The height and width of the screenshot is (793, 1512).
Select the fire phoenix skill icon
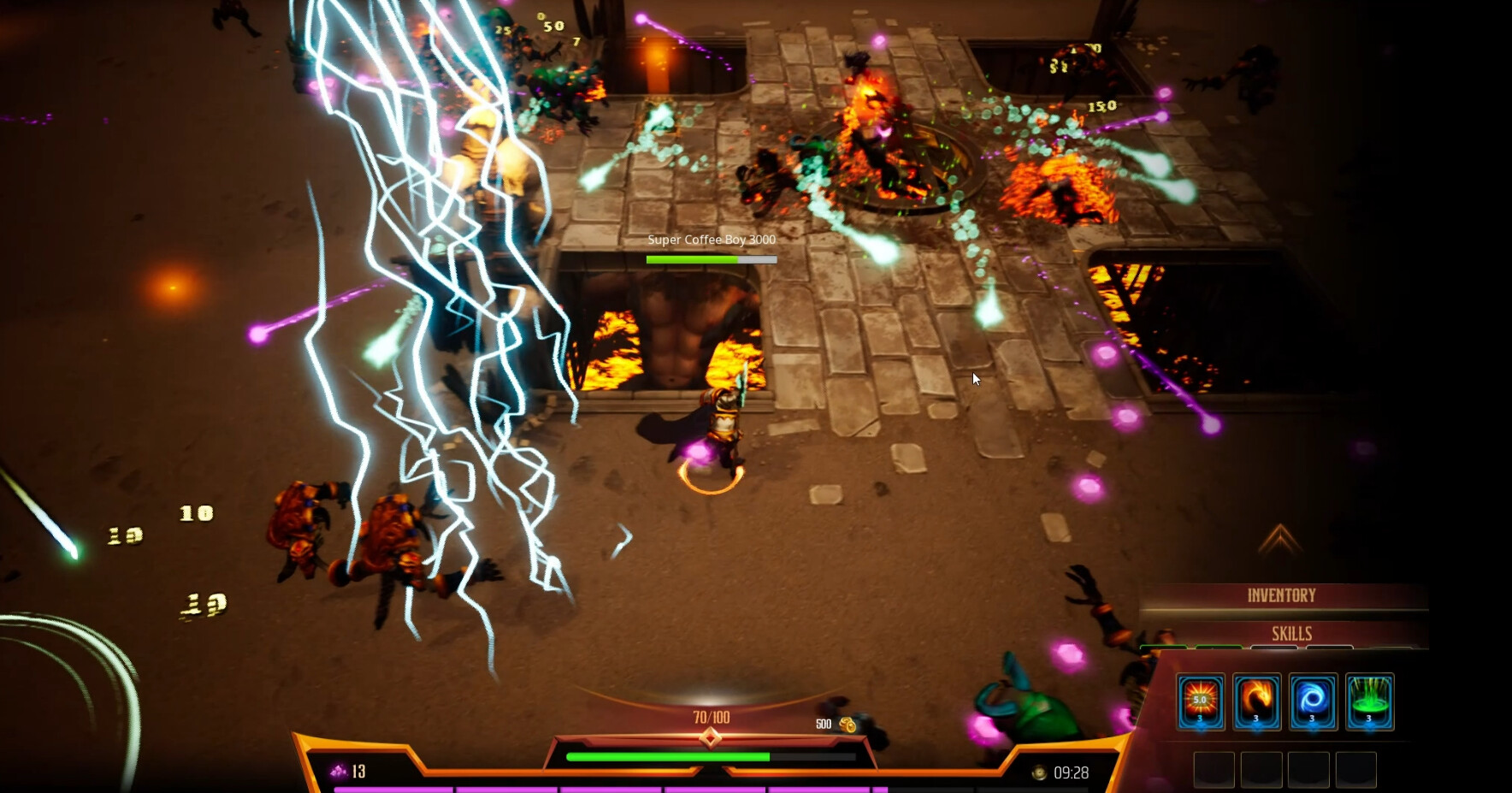tap(1256, 701)
